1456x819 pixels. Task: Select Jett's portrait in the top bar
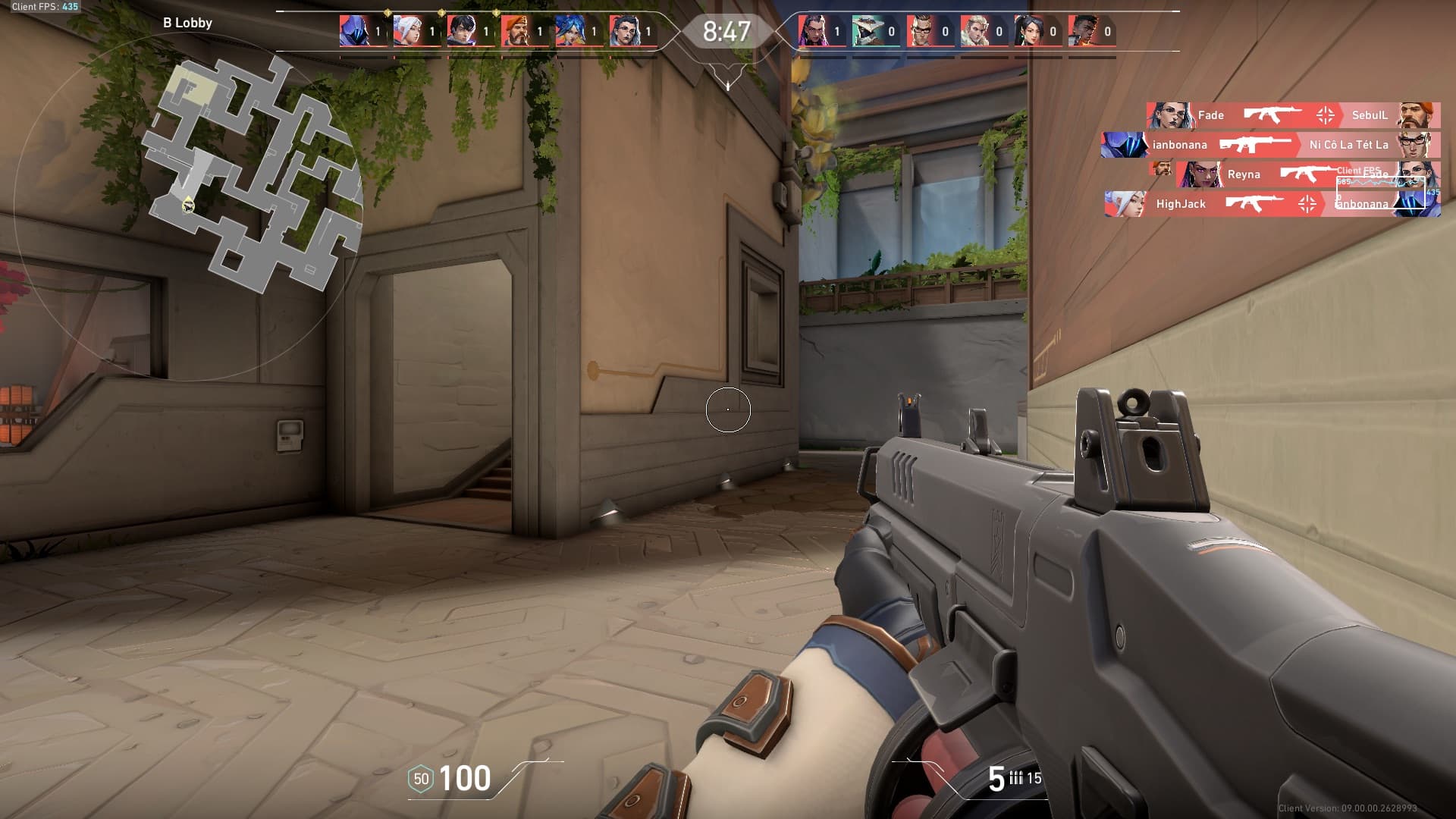408,32
